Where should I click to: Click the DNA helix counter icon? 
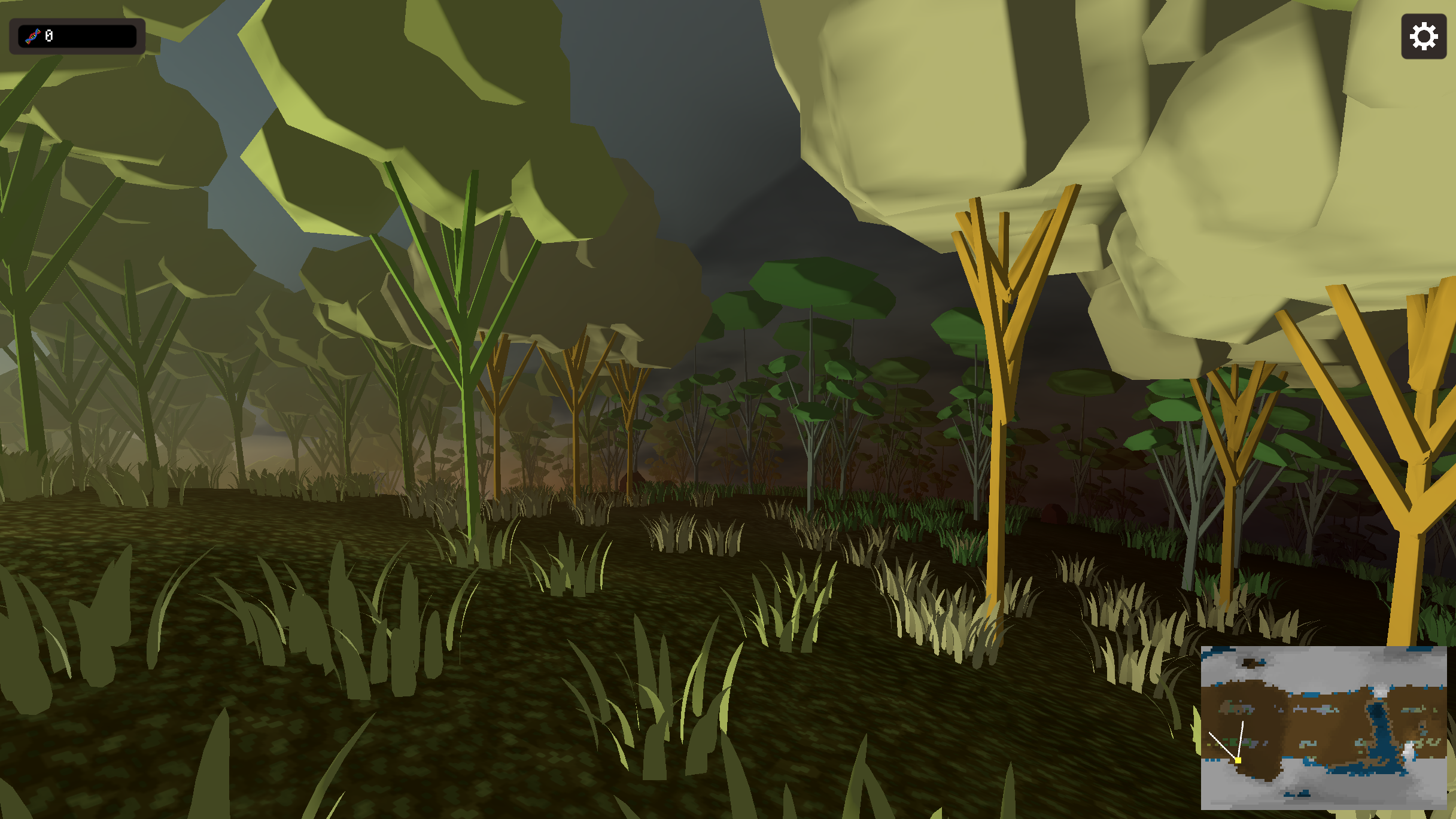(34, 35)
